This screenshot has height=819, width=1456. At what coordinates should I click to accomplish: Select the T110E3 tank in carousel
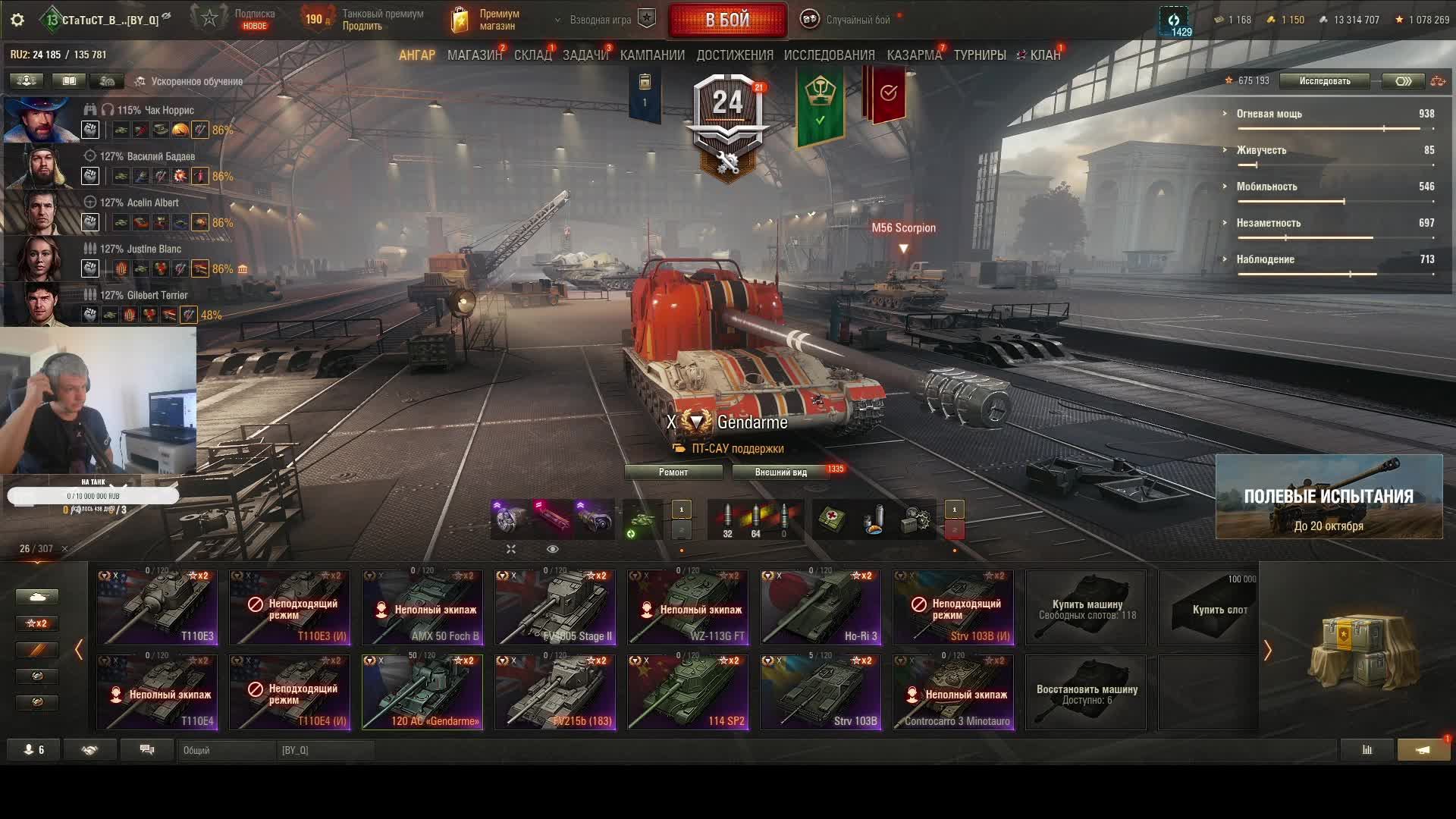157,608
